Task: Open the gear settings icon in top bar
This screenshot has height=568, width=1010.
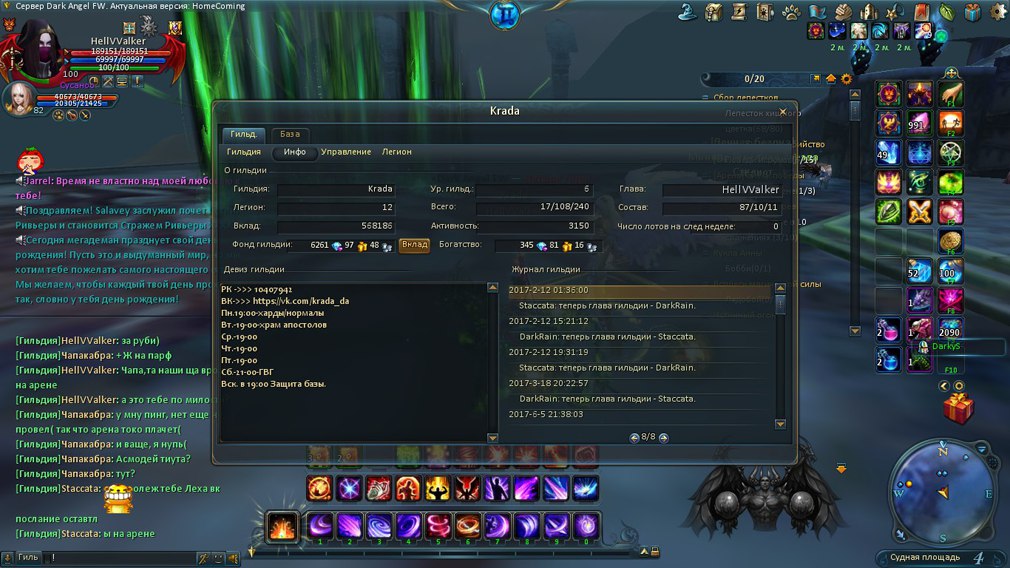Action: [997, 12]
